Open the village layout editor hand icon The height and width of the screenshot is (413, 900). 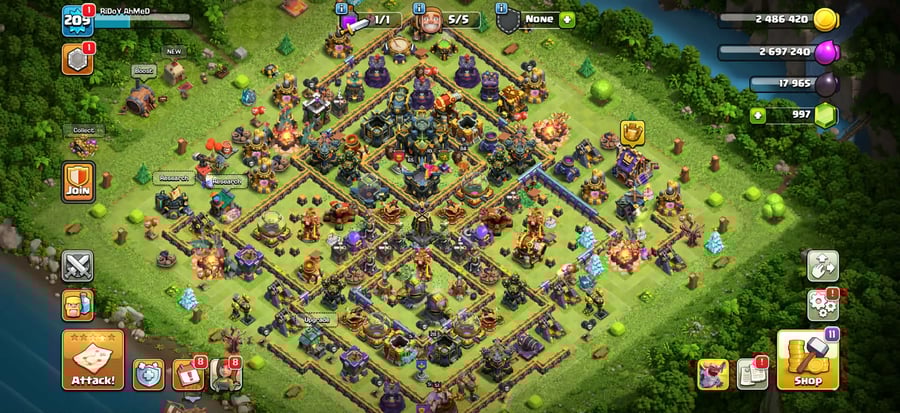coord(823,265)
